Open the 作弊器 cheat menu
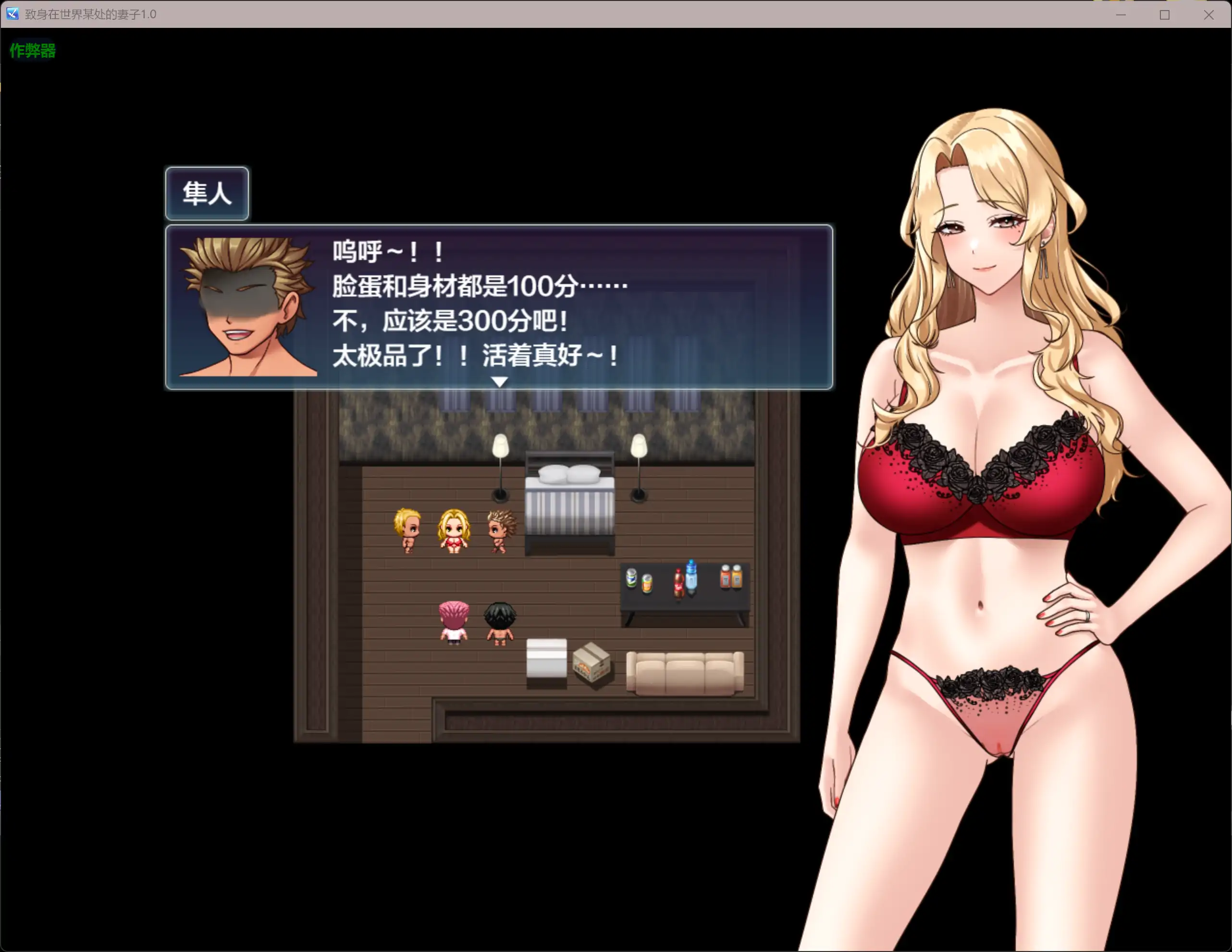1232x952 pixels. coord(32,51)
